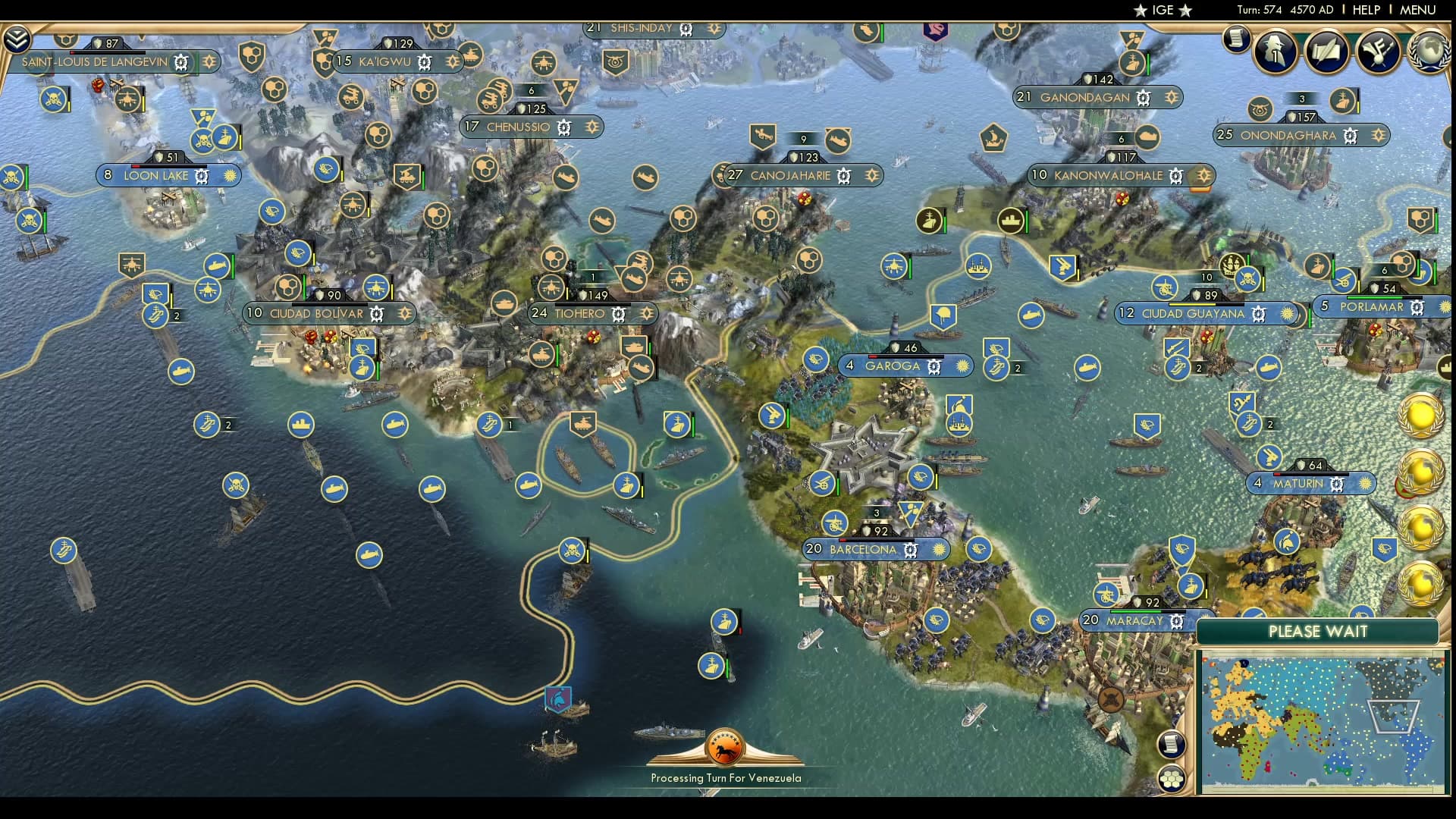Open the notifications scroll icon near top right
Screen dimensions: 1456x819
1236,40
